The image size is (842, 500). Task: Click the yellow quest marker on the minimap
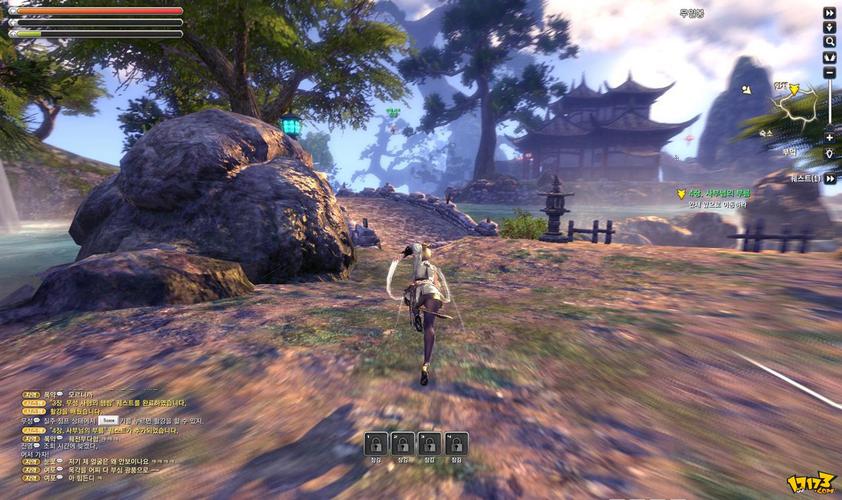pos(795,89)
